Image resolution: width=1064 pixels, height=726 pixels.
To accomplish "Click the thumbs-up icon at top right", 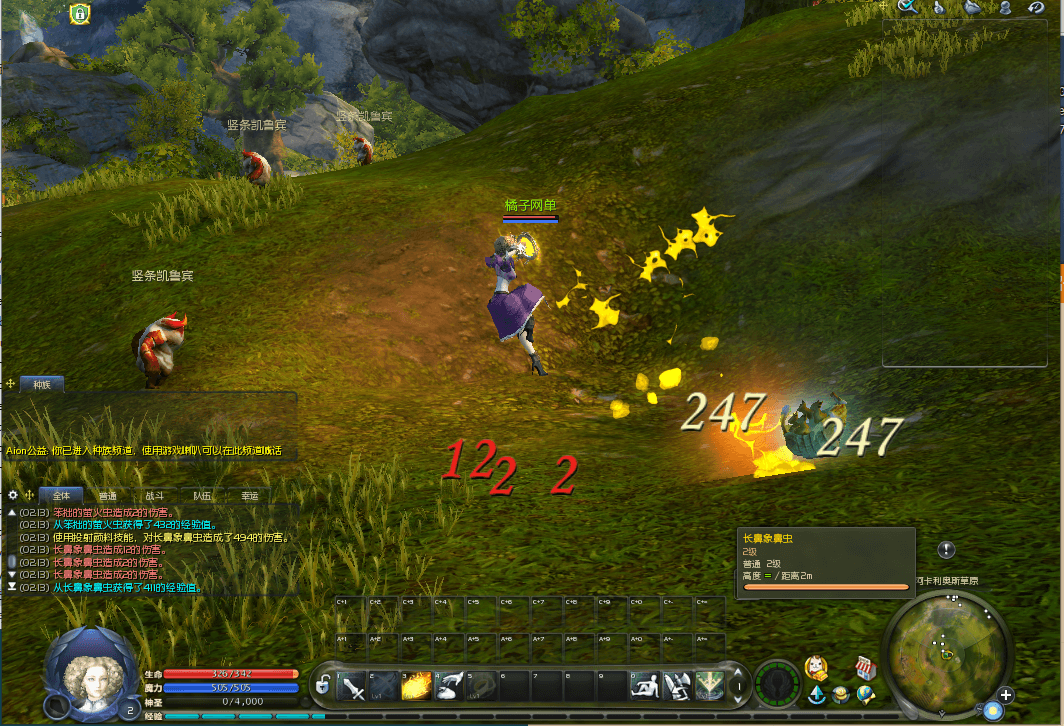I will [940, 7].
